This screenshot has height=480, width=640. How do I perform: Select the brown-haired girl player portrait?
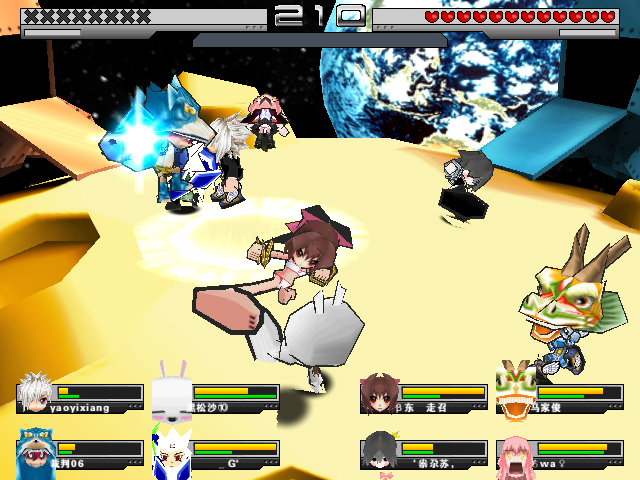[378, 393]
